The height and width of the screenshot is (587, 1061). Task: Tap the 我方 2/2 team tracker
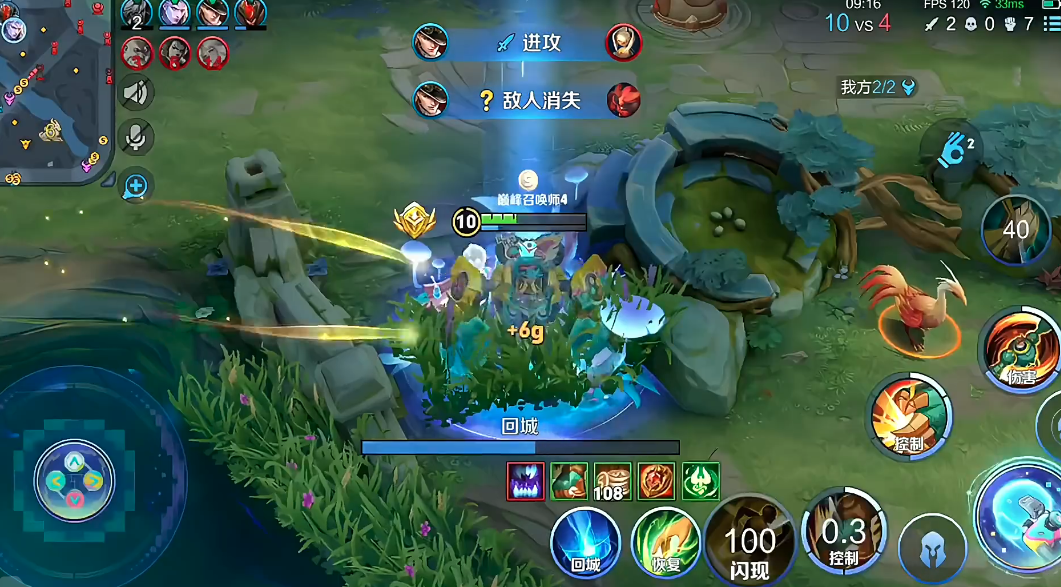point(877,87)
